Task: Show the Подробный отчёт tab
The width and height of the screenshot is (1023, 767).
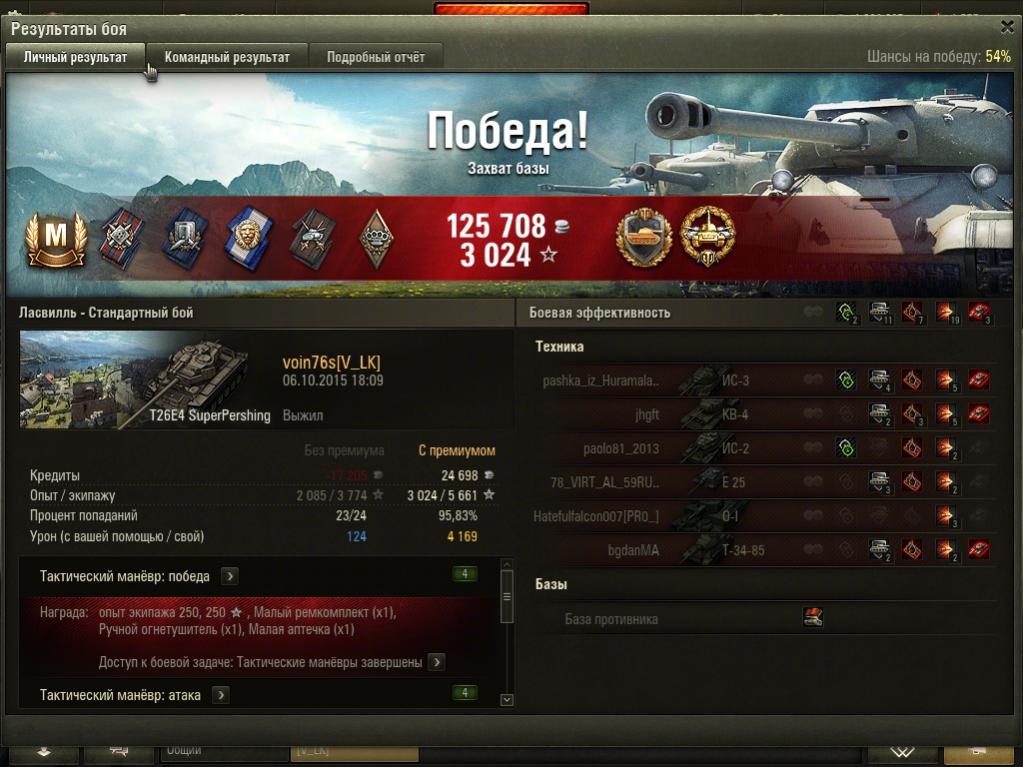Action: [375, 57]
